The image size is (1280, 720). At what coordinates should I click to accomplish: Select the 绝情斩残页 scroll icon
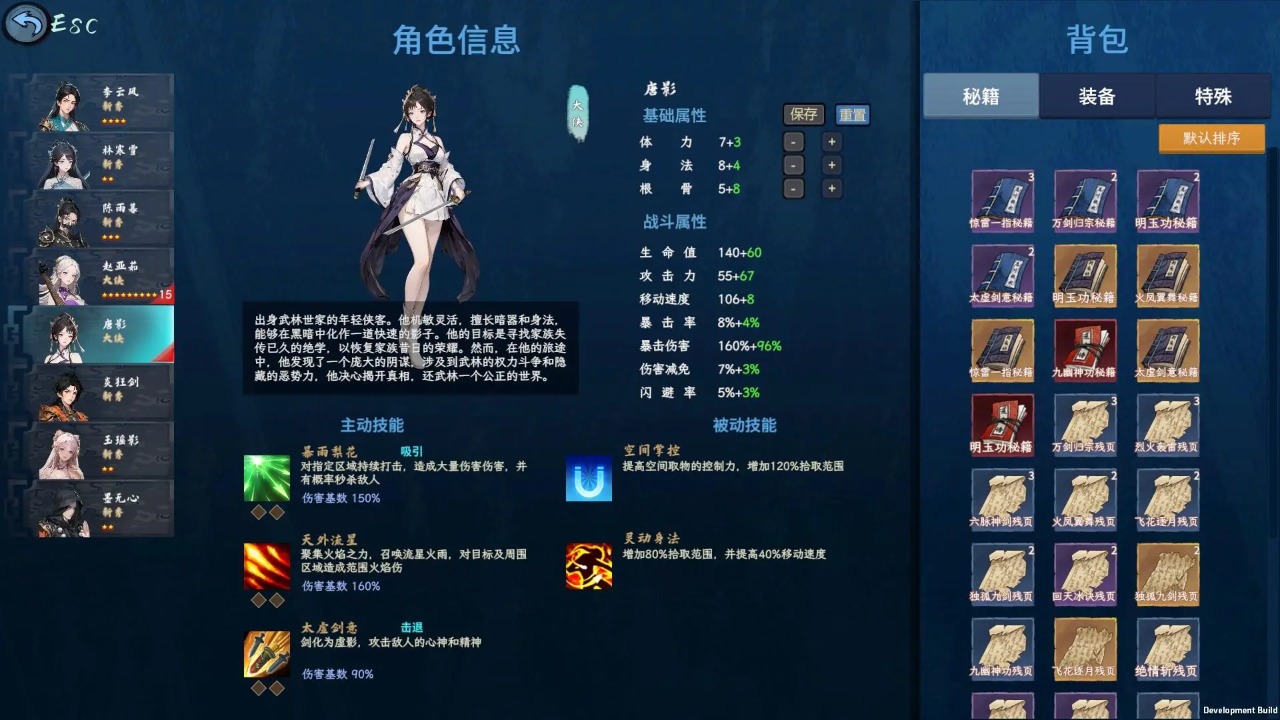(x=1168, y=648)
